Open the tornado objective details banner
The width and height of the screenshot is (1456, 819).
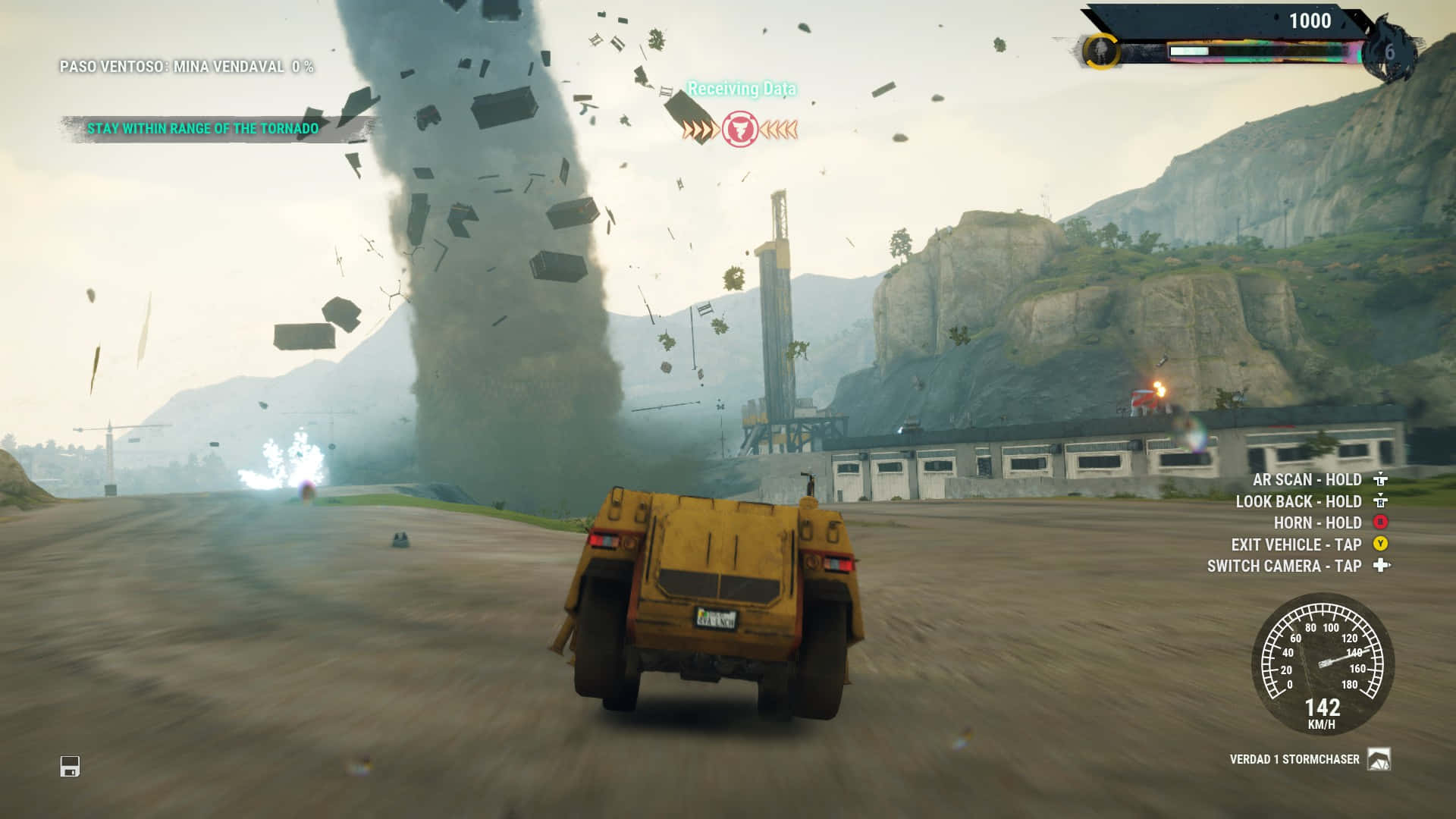(x=205, y=128)
